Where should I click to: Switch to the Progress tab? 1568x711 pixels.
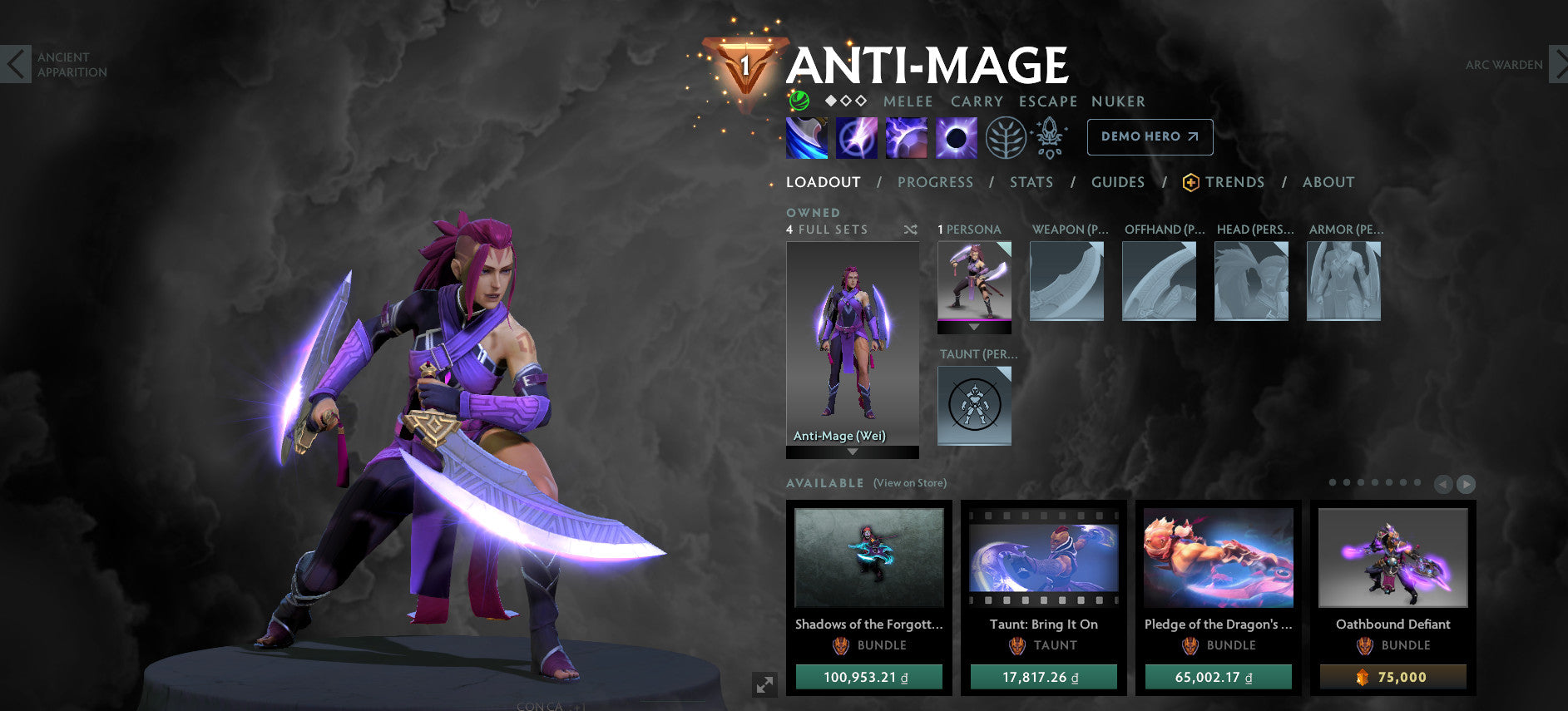[936, 182]
